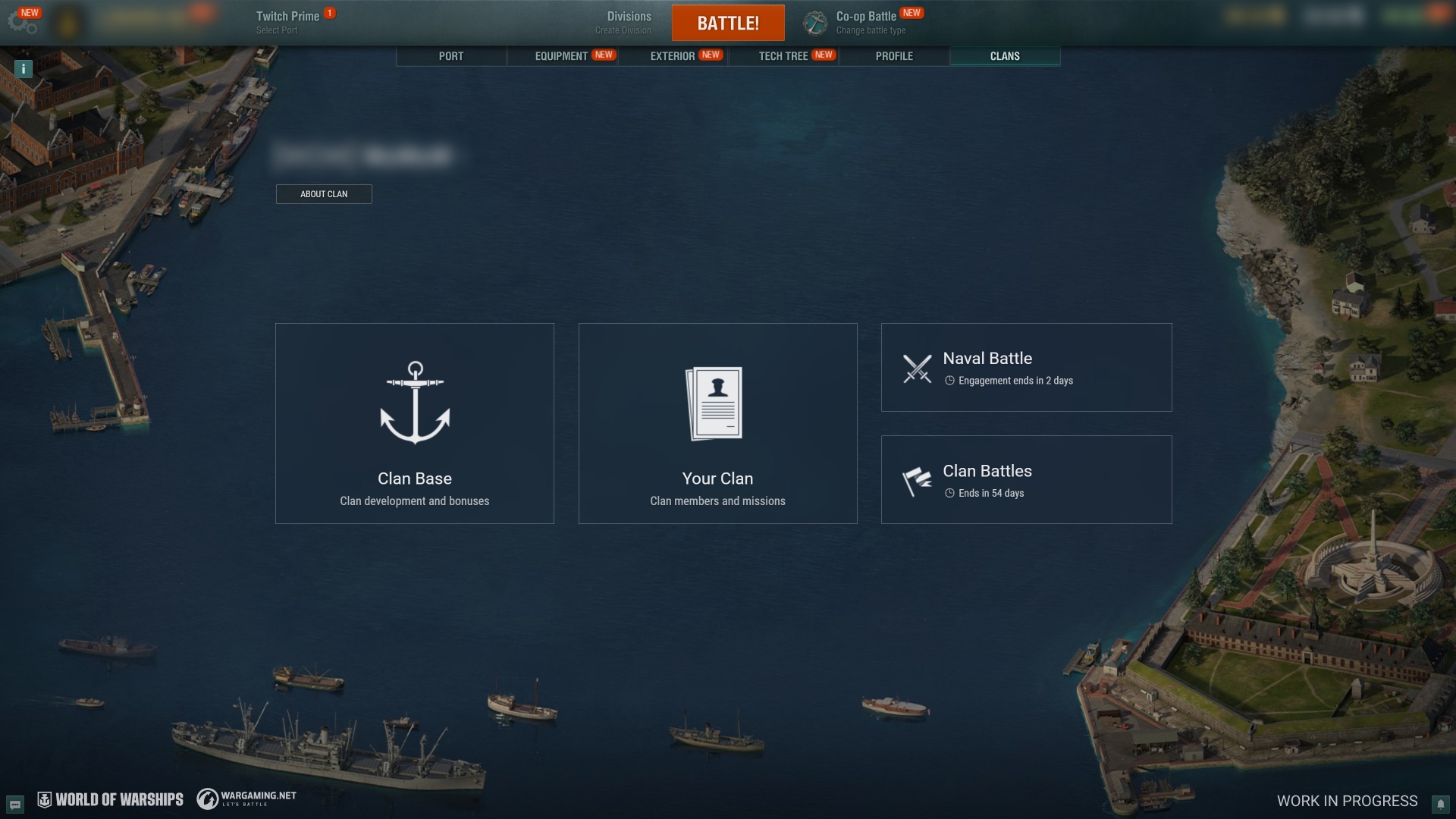Viewport: 1456px width, 819px height.
Task: Open the Twitch Prime port selector
Action: click(x=287, y=23)
